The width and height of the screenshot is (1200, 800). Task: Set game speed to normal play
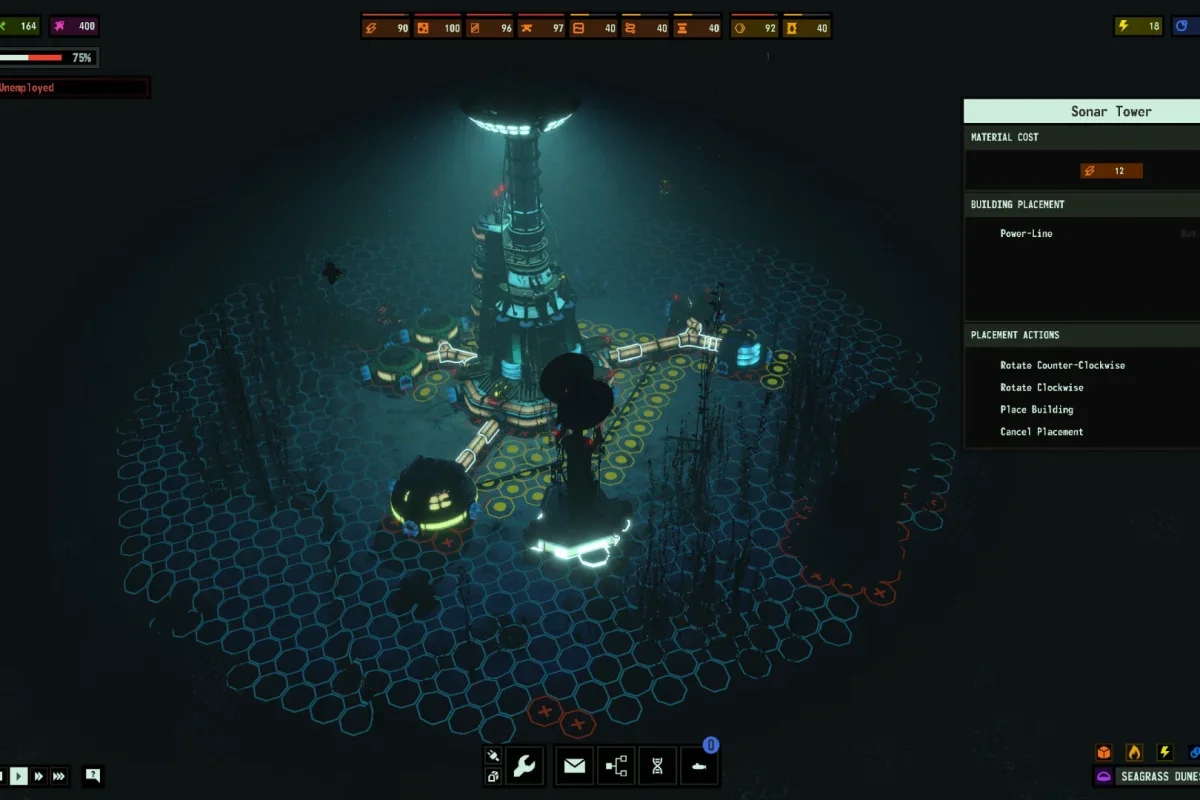(18, 775)
